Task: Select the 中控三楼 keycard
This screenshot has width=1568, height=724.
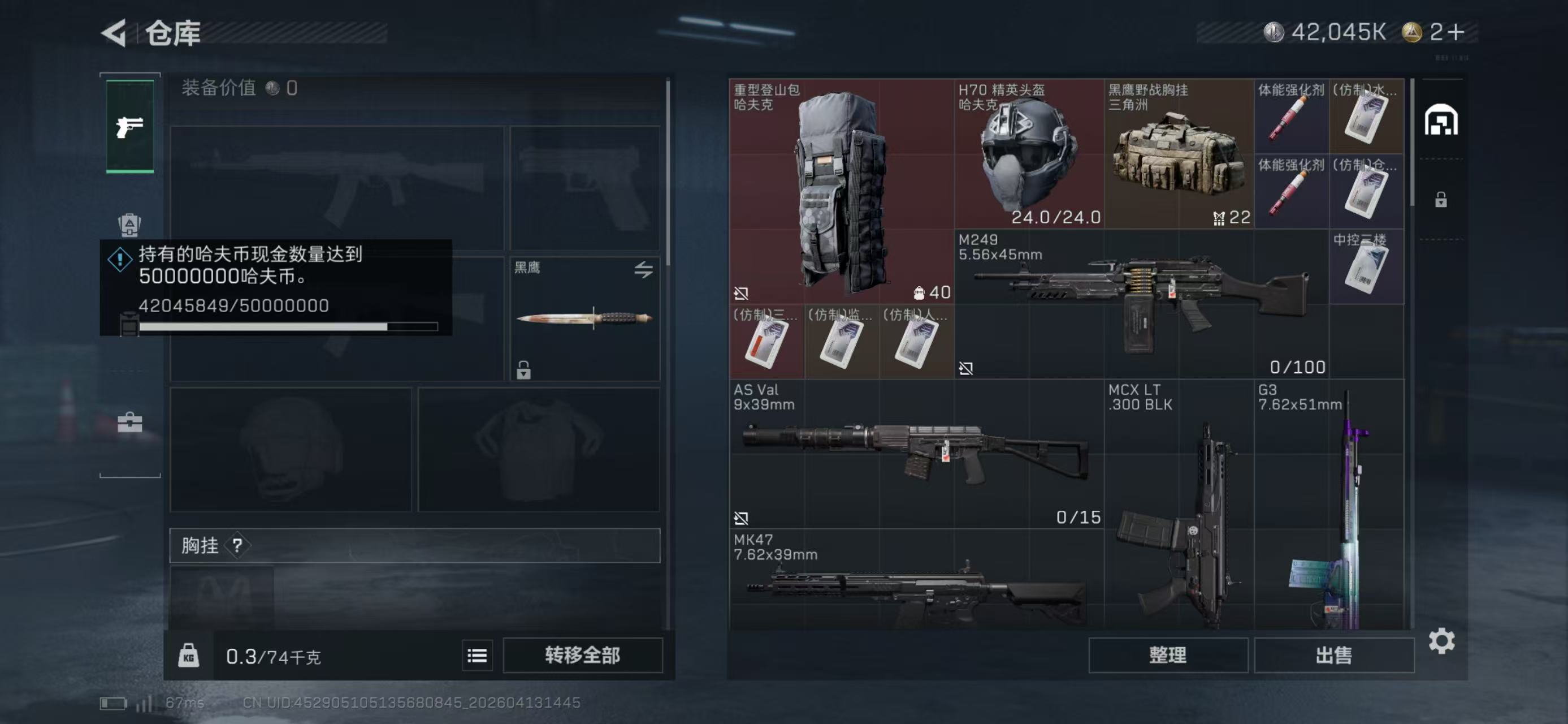Action: (x=1366, y=267)
